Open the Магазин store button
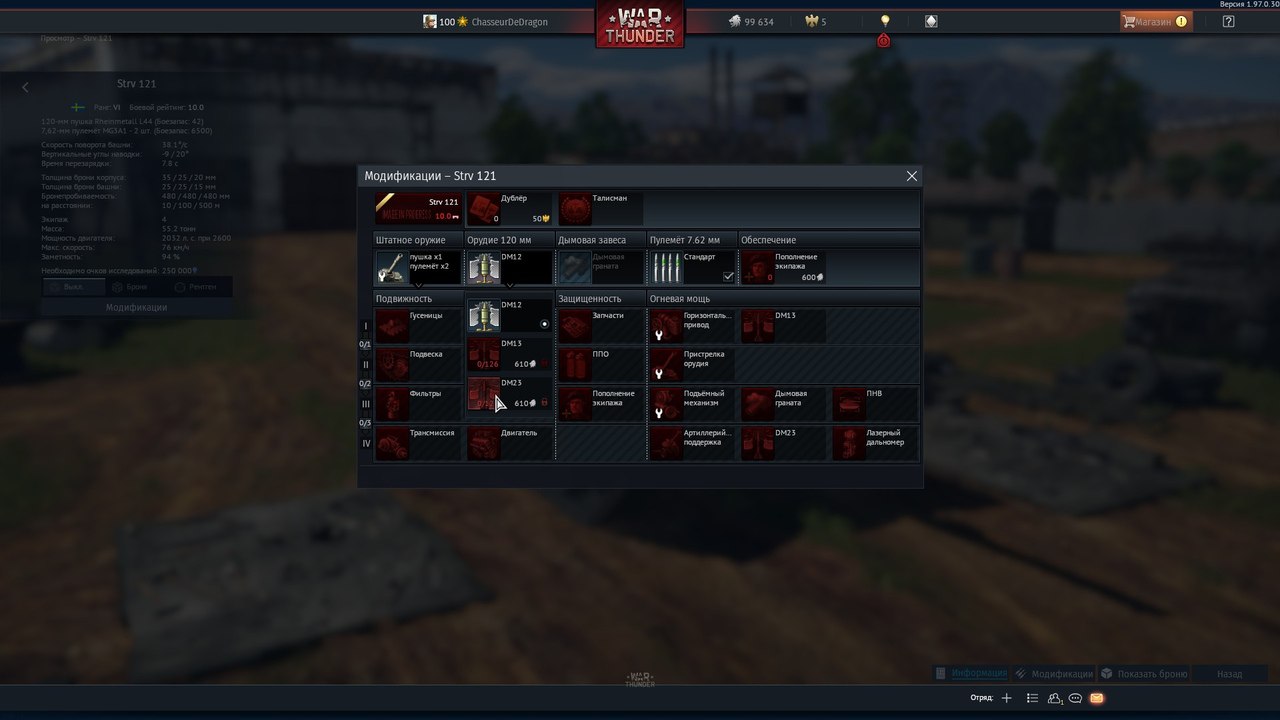Image resolution: width=1280 pixels, height=720 pixels. tap(1155, 21)
